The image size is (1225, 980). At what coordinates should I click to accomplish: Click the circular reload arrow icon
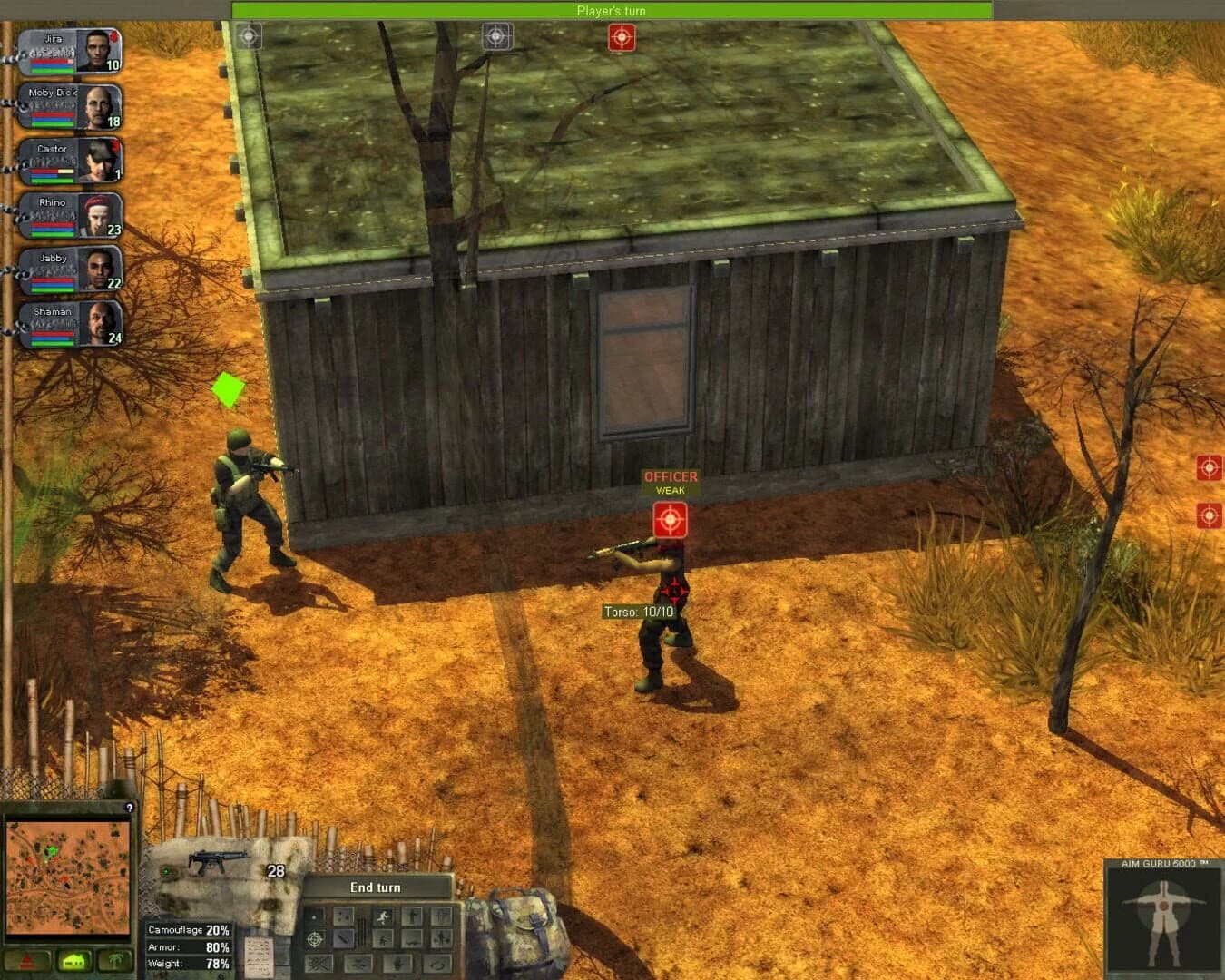438,965
